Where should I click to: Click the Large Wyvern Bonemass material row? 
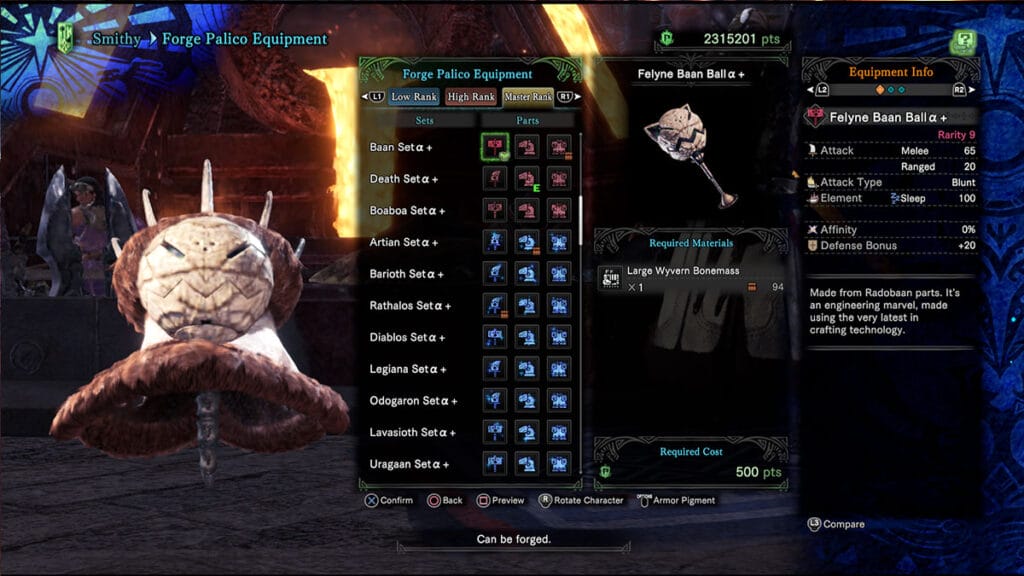pos(692,279)
